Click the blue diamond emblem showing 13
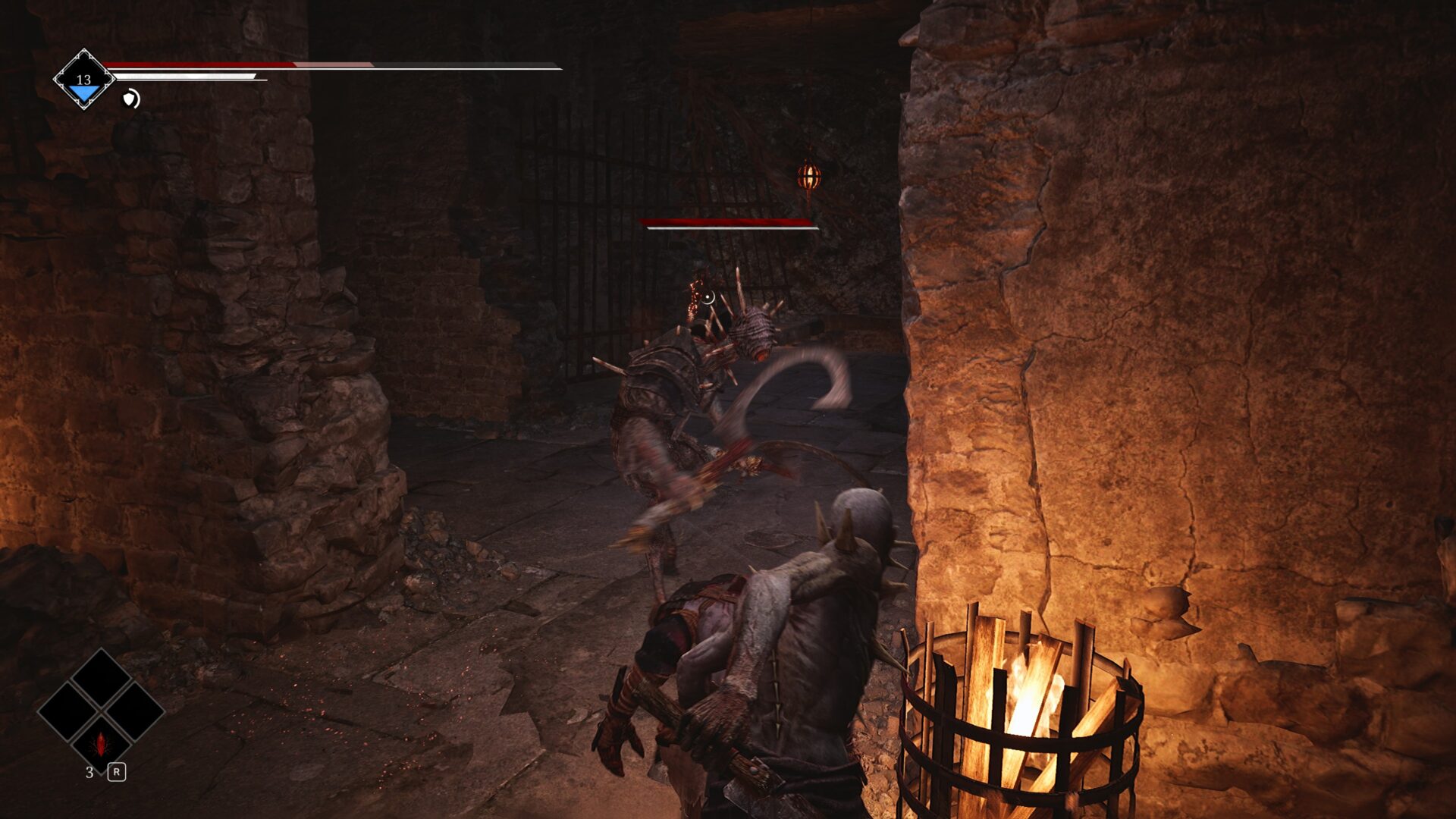The image size is (1456, 819). click(83, 80)
